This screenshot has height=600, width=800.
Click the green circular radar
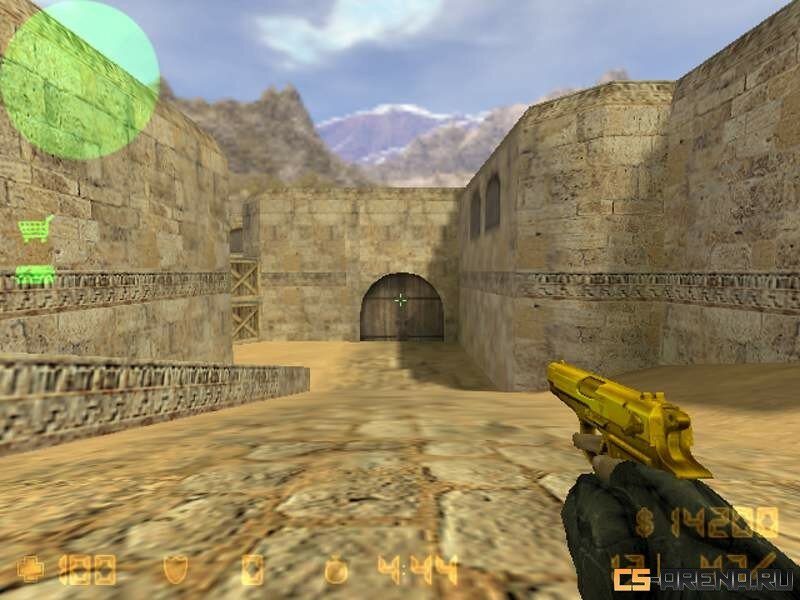[79, 80]
